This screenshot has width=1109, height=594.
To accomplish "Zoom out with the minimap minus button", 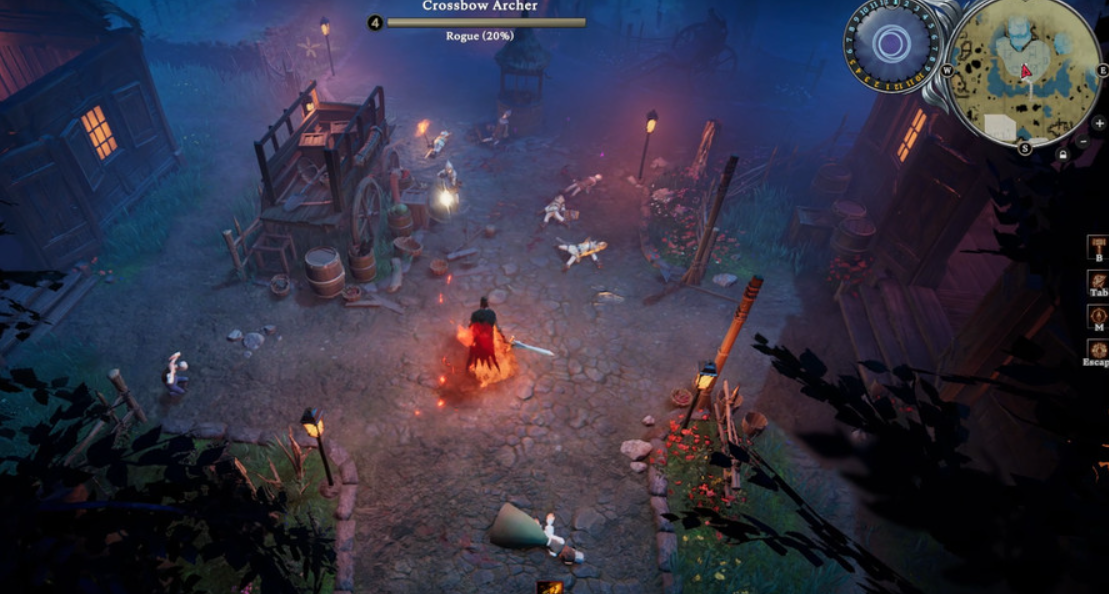I will point(1083,142).
